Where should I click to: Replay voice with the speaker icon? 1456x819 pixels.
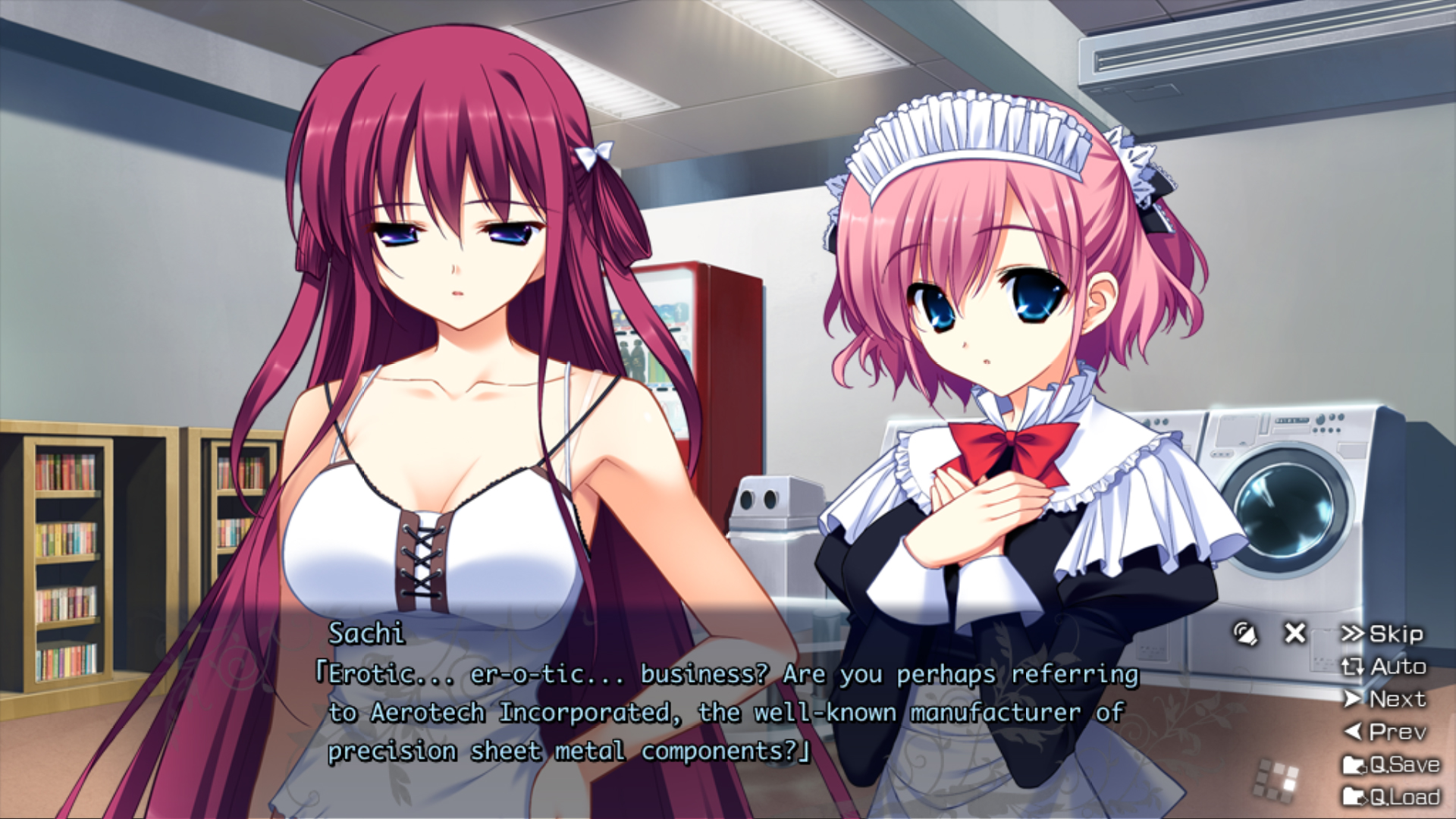[1244, 633]
